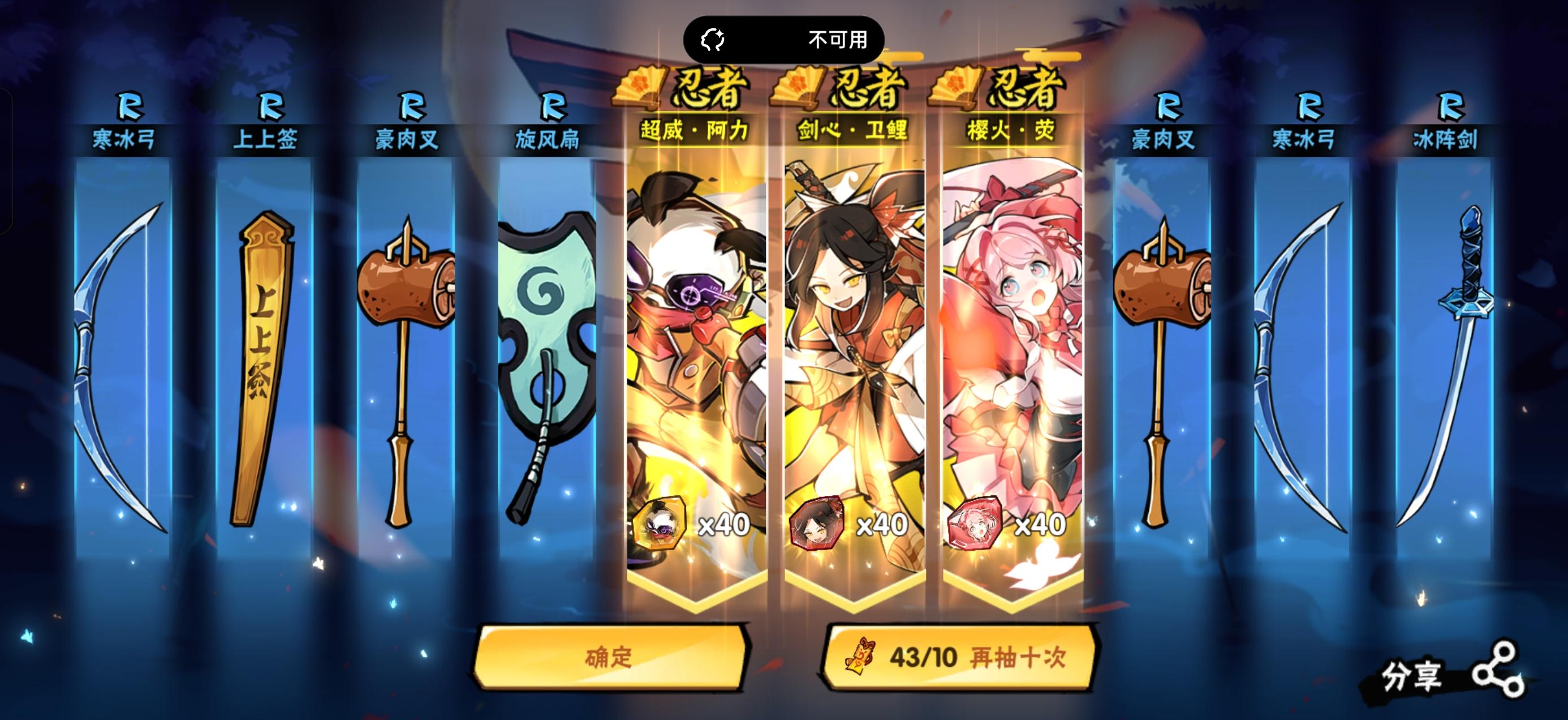Toggle the R rank badge above 寒冰弓
This screenshot has width=1568, height=720.
[x=131, y=107]
